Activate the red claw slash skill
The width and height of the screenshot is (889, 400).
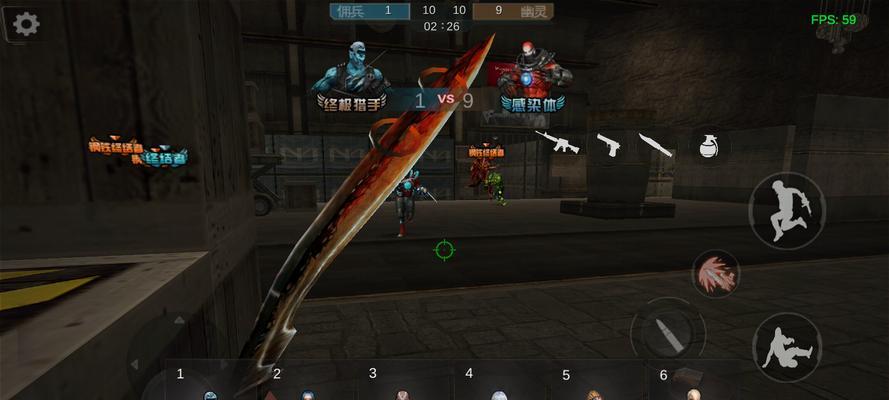pos(715,273)
